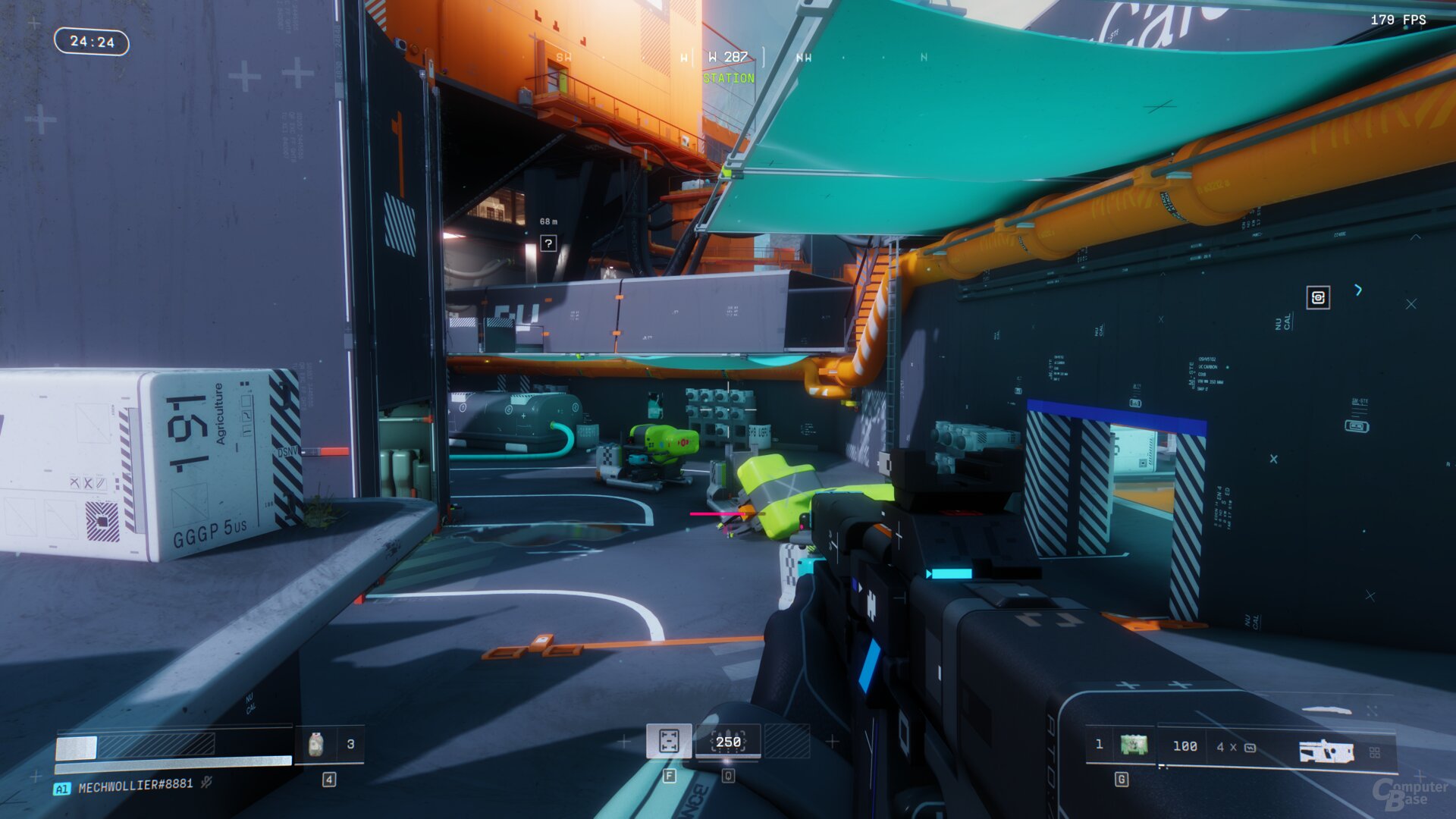This screenshot has height=819, width=1456.
Task: Trigger the ability showing 250
Action: [x=728, y=741]
